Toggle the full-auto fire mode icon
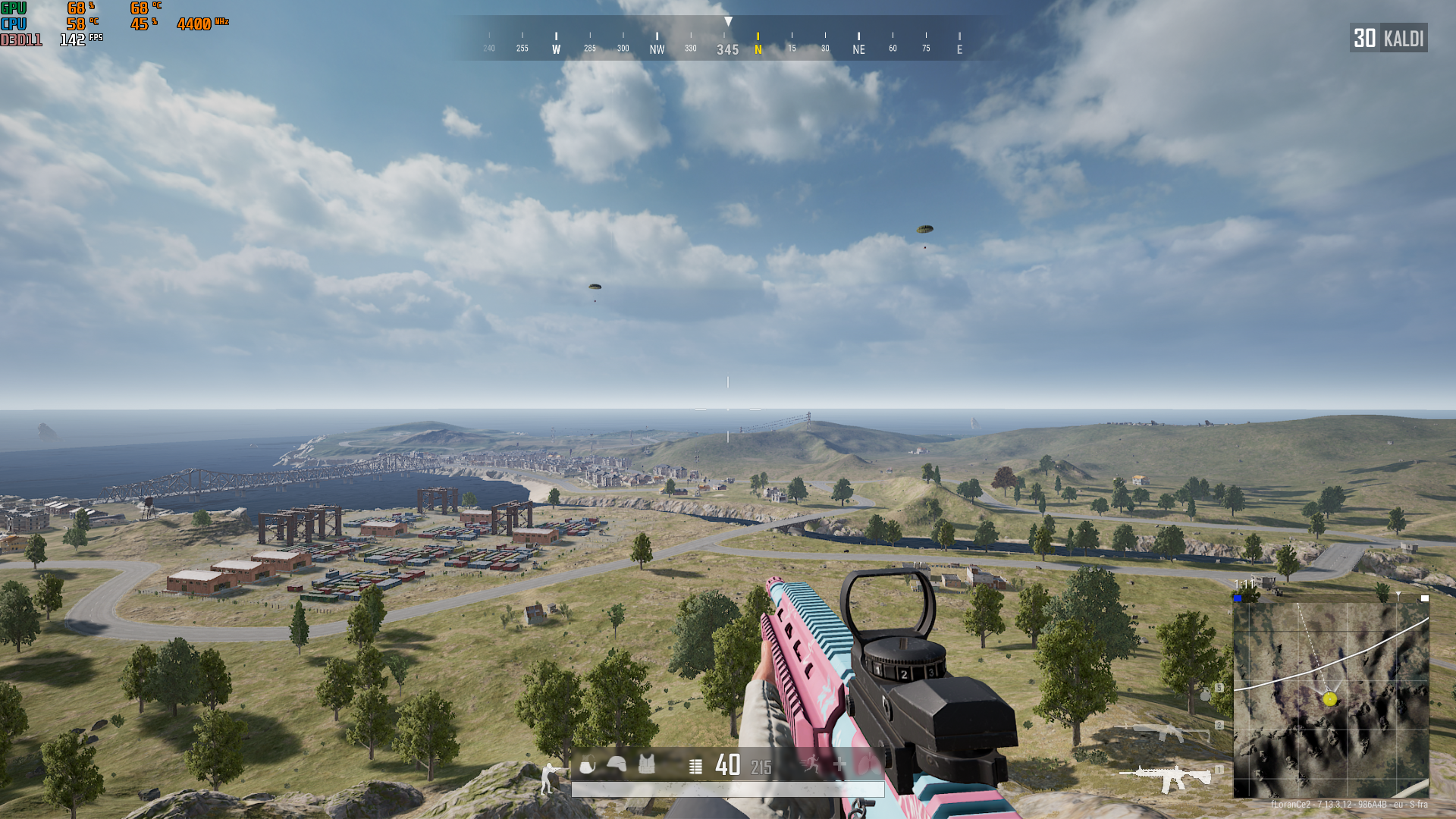The height and width of the screenshot is (819, 1456). tap(695, 767)
